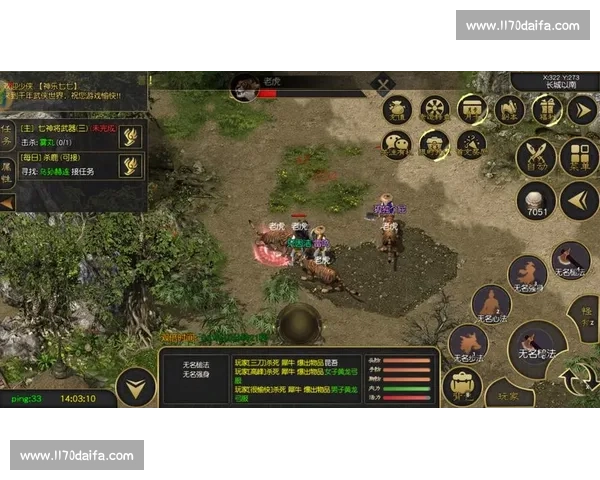Switch targets with the rotating arrows button

(578, 381)
